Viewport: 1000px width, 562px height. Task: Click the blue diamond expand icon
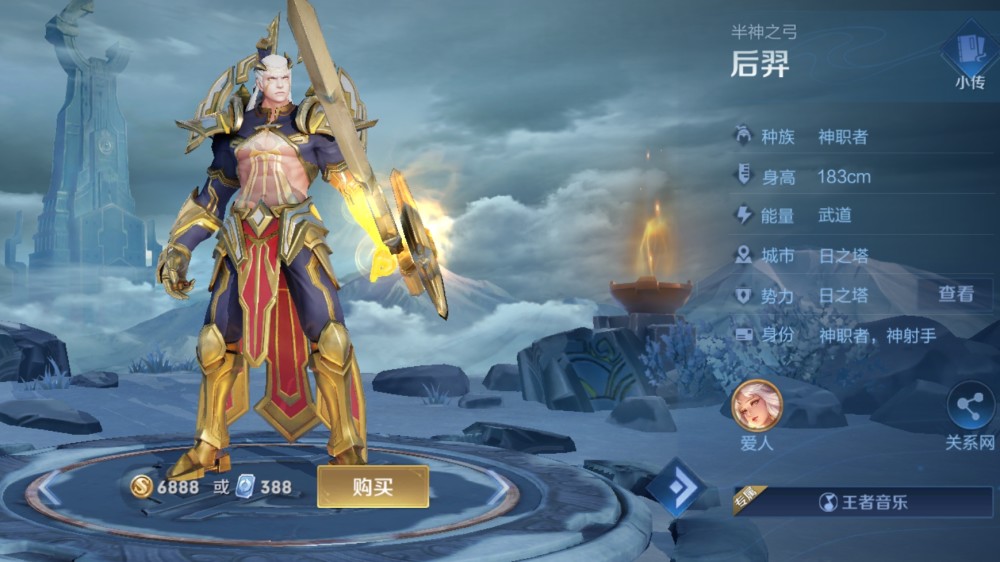[x=677, y=487]
